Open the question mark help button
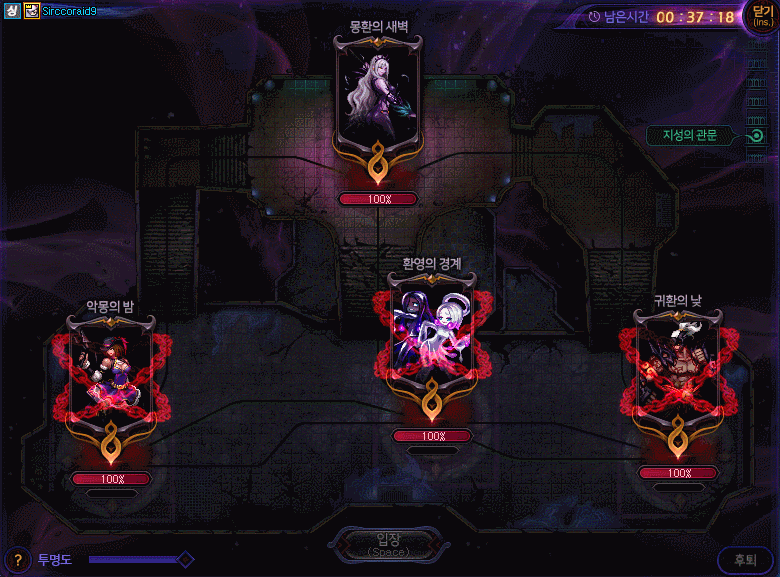 (x=17, y=560)
